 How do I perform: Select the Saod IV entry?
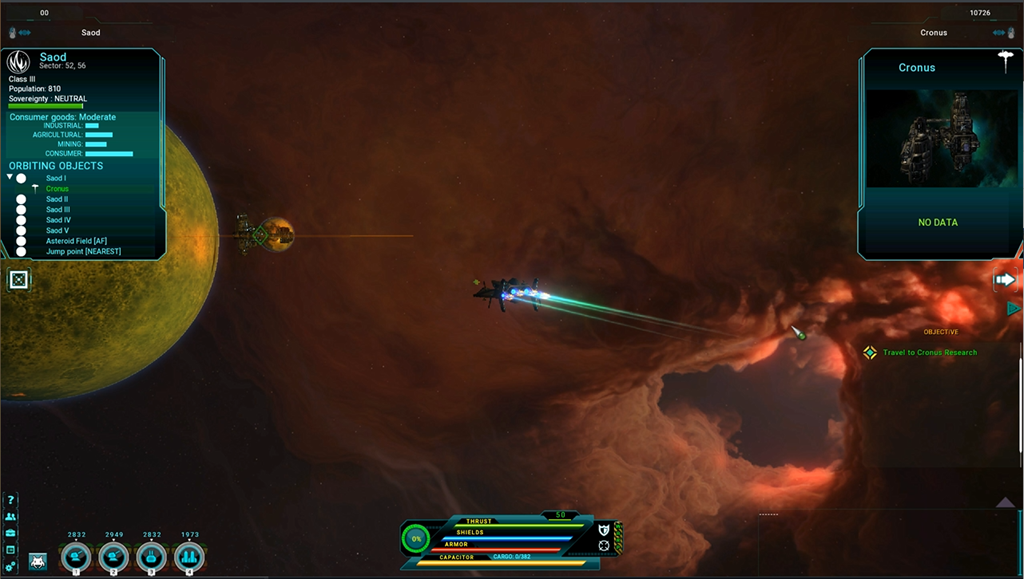click(58, 220)
